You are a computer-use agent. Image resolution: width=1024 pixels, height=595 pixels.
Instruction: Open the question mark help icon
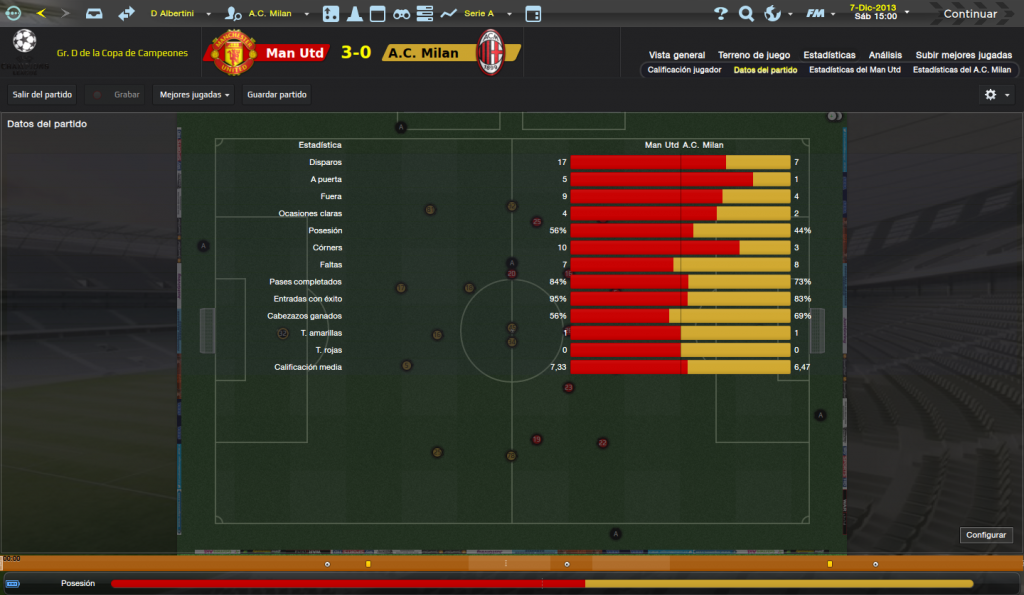(x=720, y=14)
